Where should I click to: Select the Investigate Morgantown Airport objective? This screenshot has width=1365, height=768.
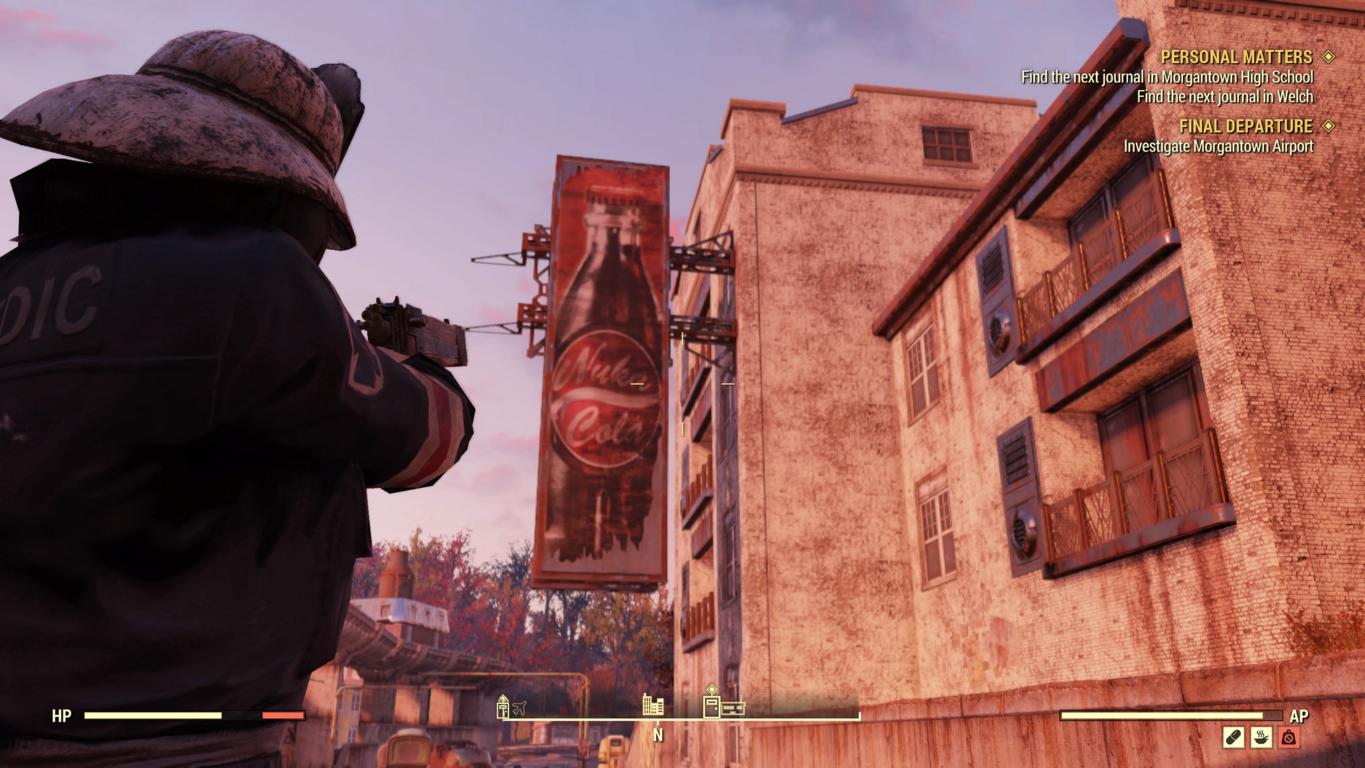pyautogui.click(x=1218, y=146)
